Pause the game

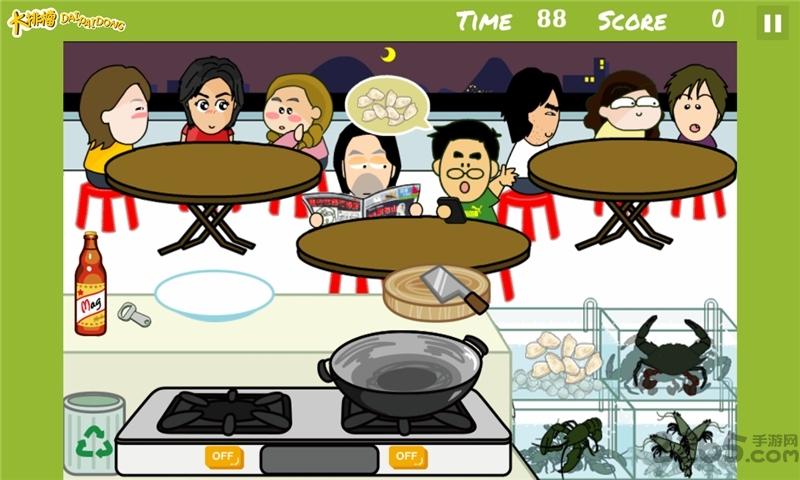point(771,23)
